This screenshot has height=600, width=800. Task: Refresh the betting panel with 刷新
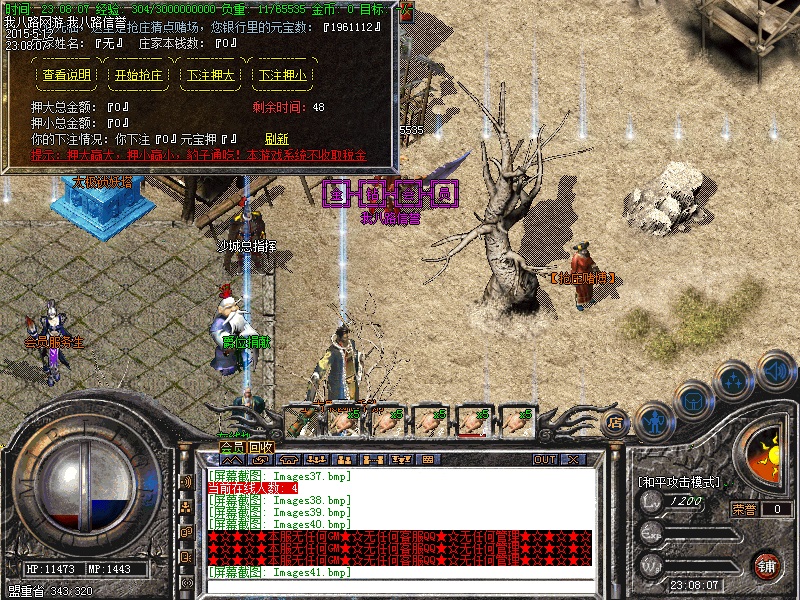click(276, 139)
